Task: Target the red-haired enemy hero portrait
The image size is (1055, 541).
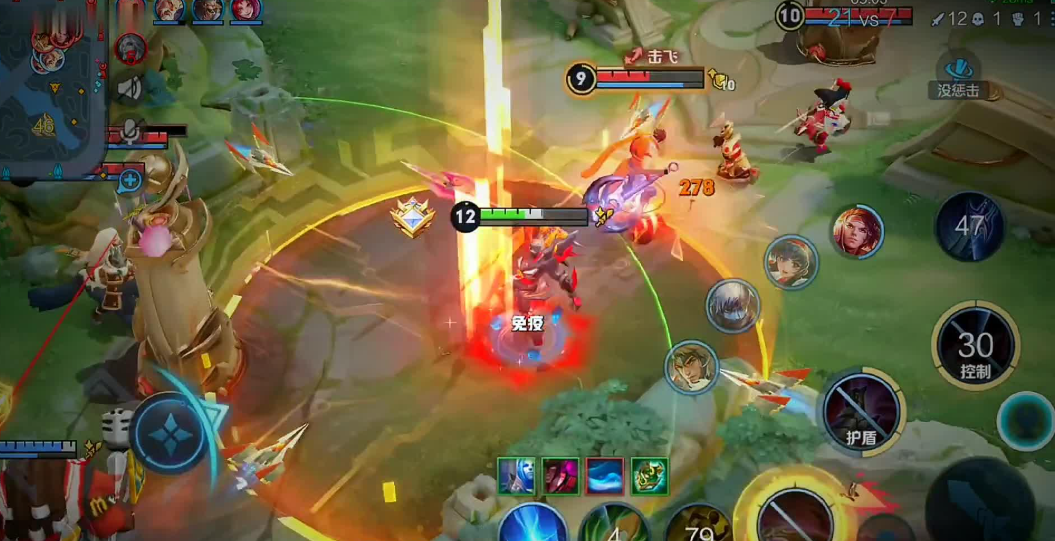Action: click(858, 231)
